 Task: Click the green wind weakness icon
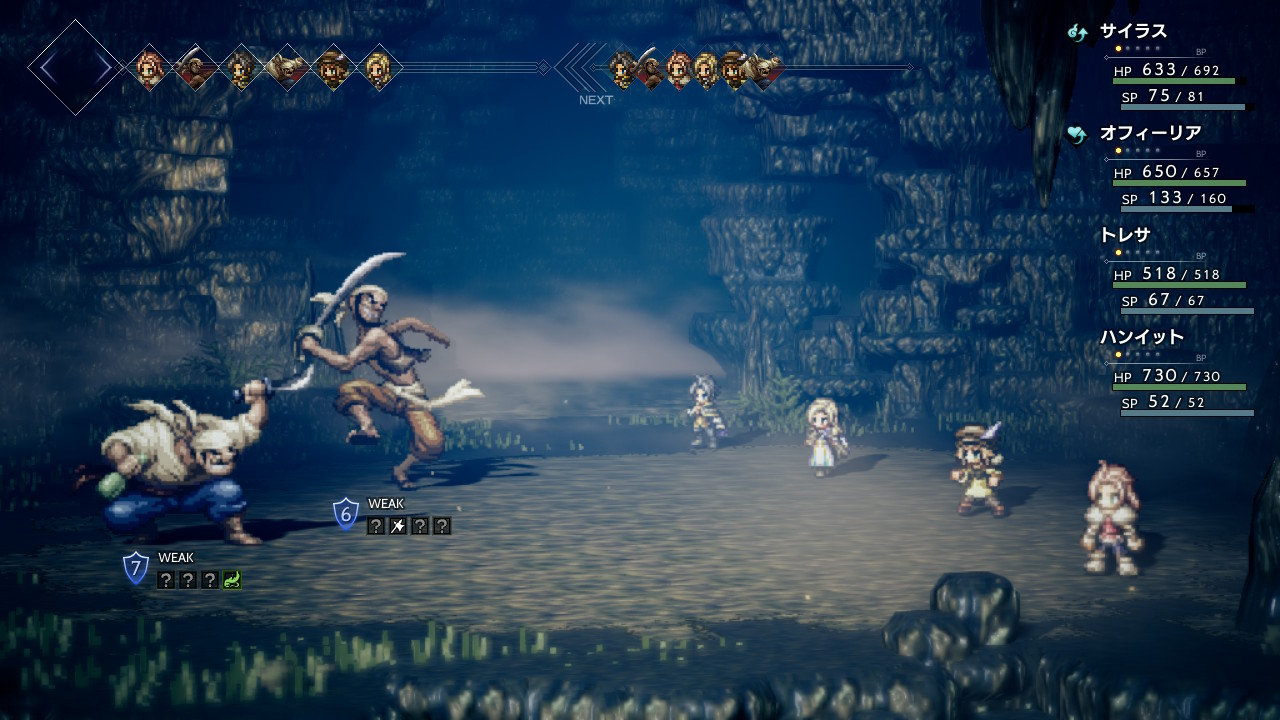[232, 580]
